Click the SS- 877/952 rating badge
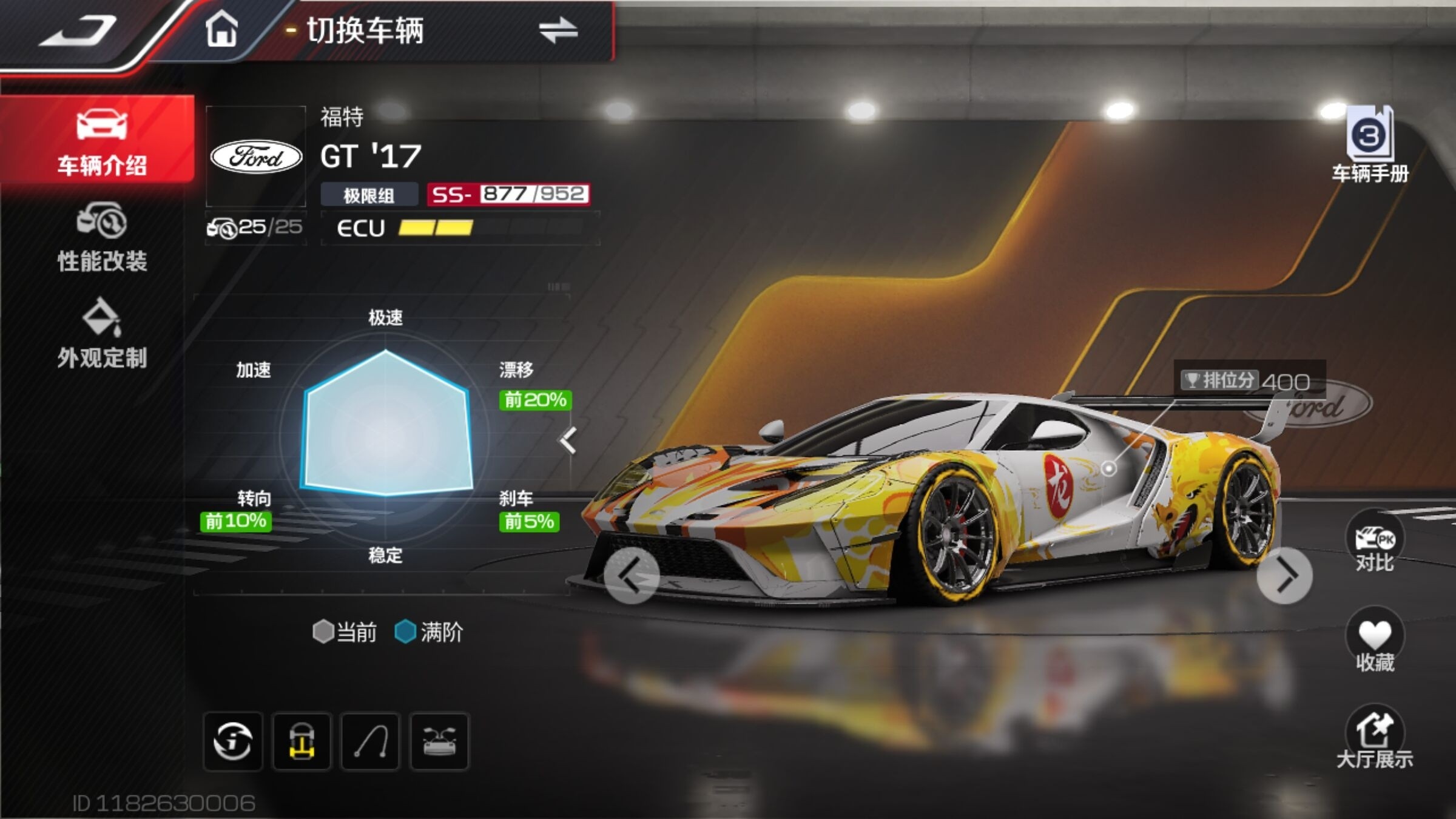 tap(508, 194)
